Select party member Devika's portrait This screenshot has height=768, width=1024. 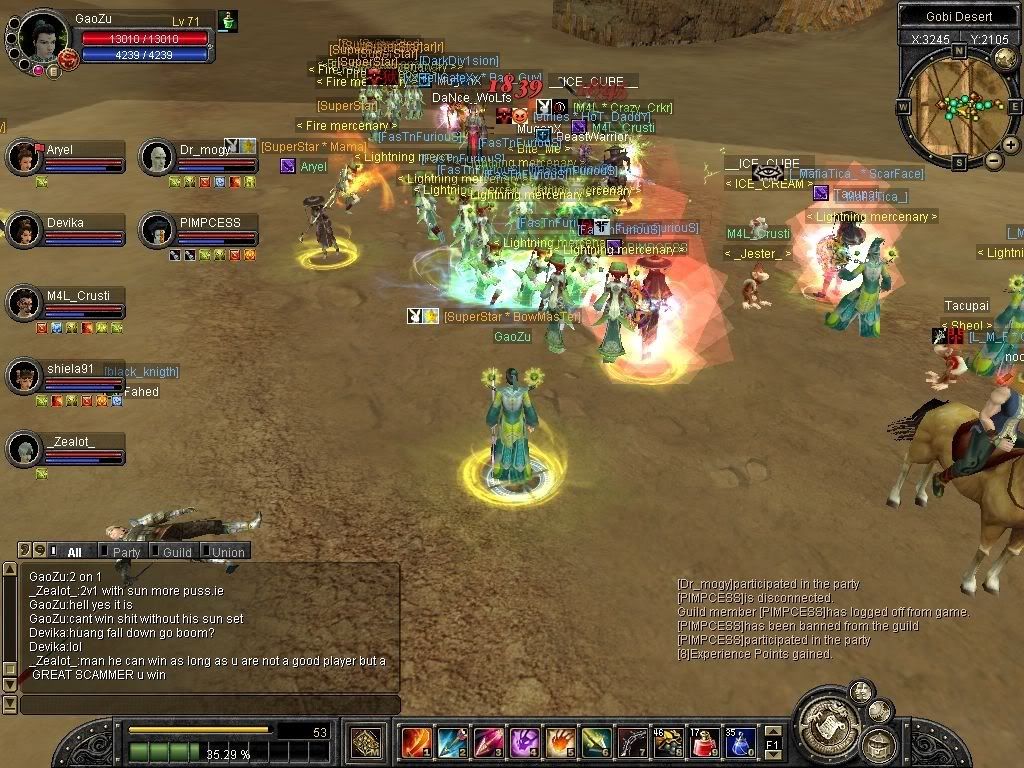(x=23, y=230)
